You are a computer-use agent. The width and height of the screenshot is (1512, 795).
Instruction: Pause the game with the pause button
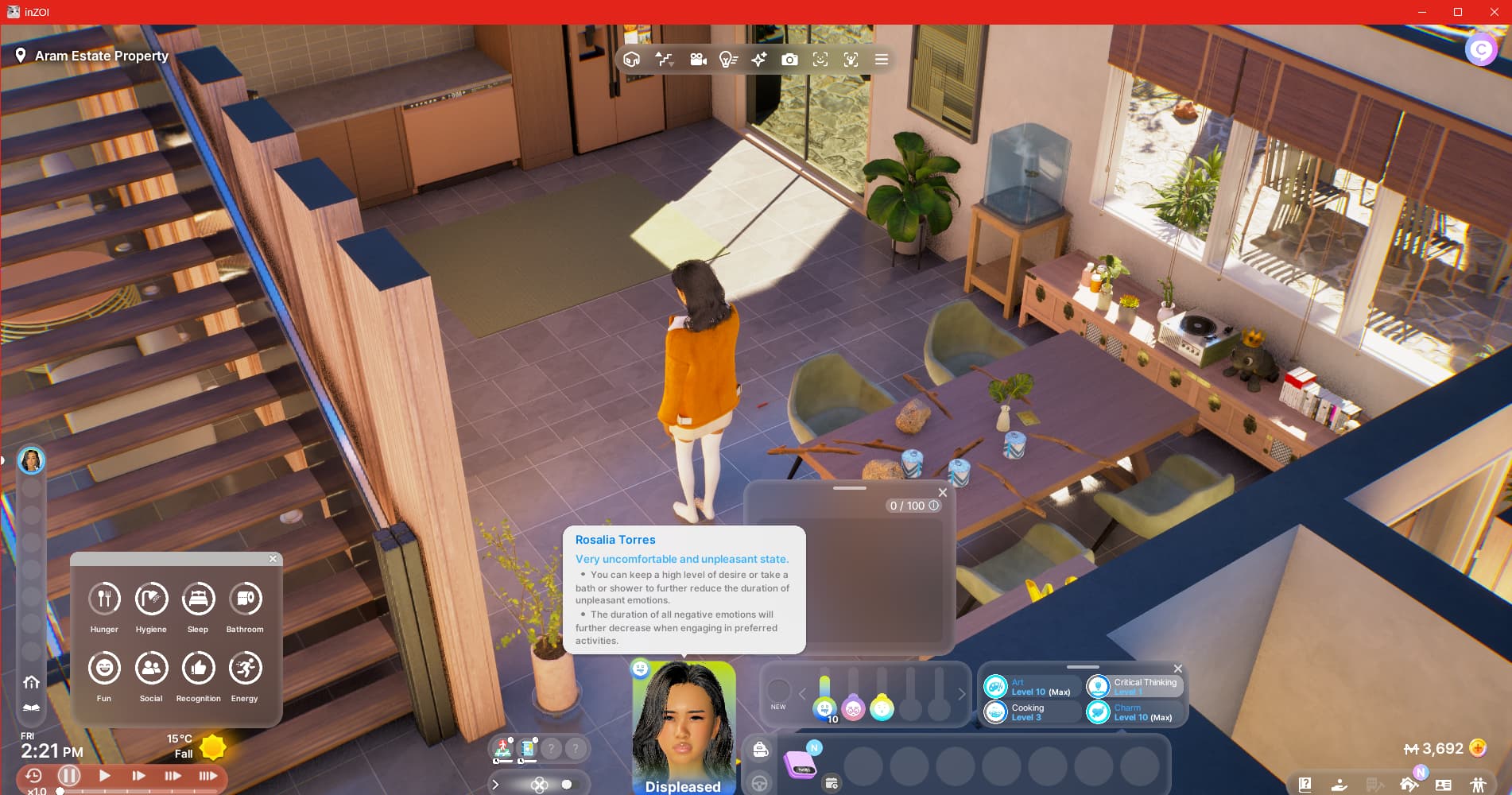pyautogui.click(x=69, y=775)
